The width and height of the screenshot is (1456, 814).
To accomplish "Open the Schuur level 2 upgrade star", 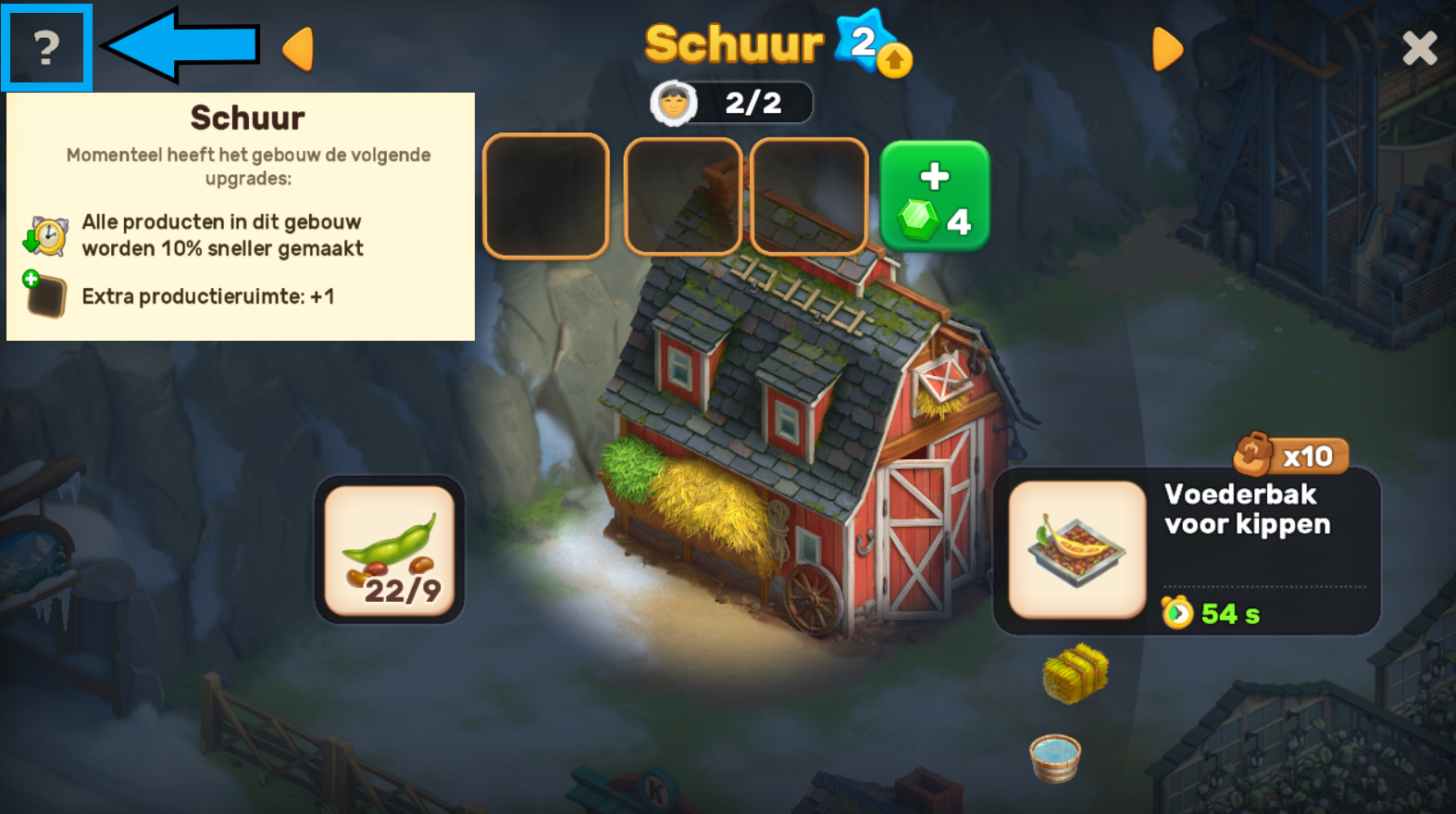I will pyautogui.click(x=872, y=44).
